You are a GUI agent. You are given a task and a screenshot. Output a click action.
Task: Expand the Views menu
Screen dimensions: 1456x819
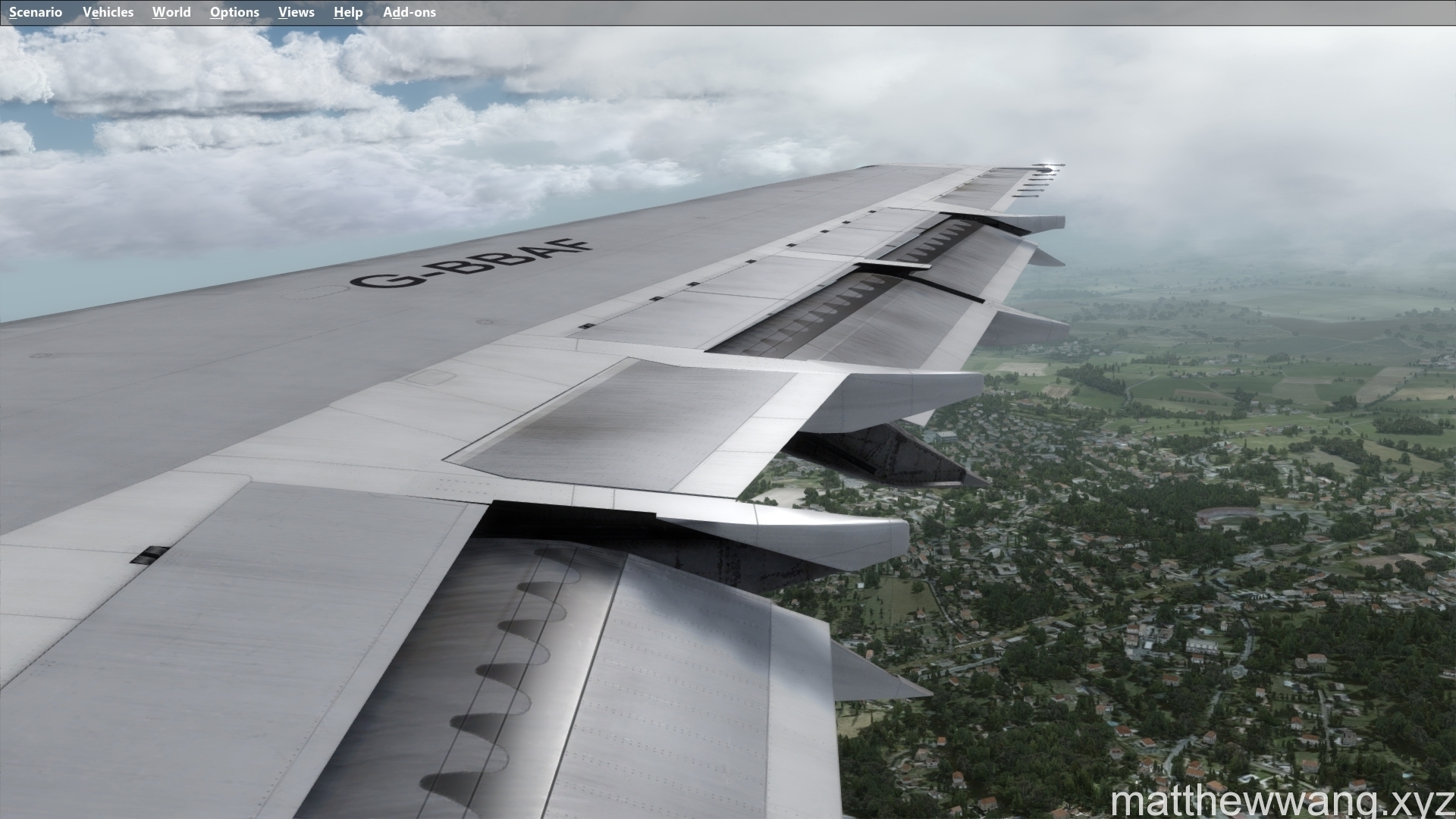(296, 12)
